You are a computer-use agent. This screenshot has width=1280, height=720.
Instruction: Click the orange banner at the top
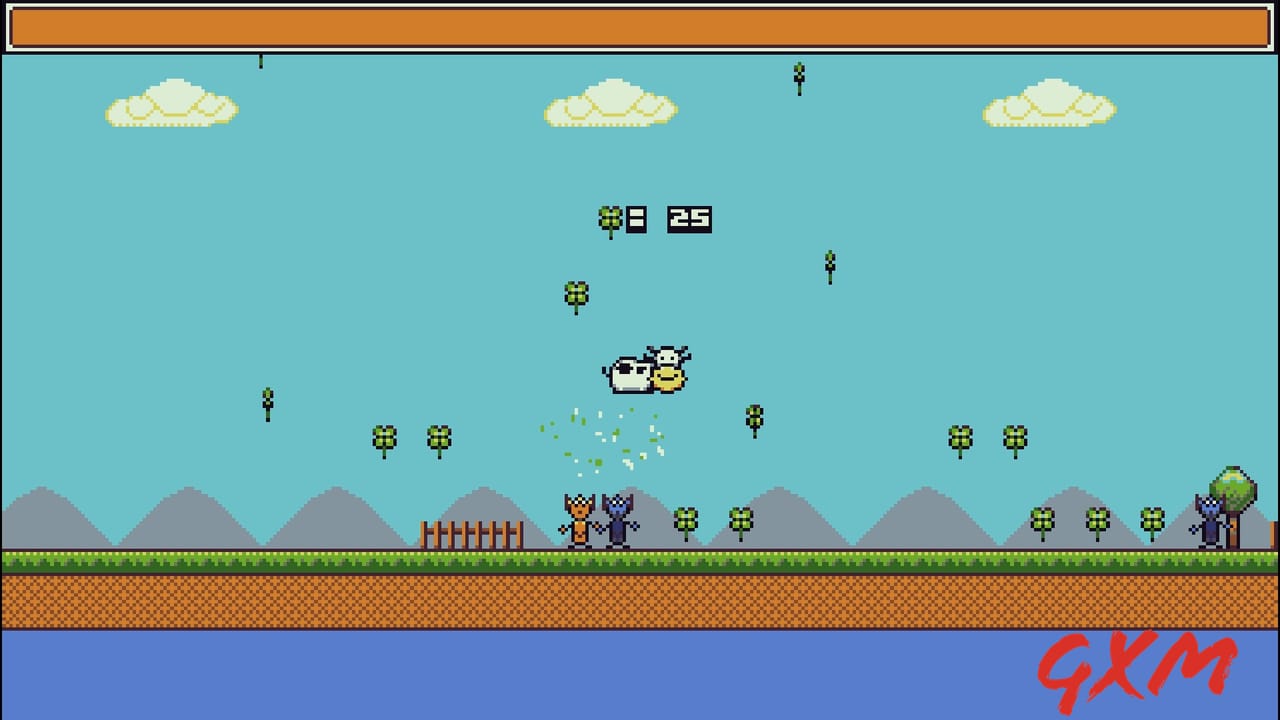tap(640, 26)
